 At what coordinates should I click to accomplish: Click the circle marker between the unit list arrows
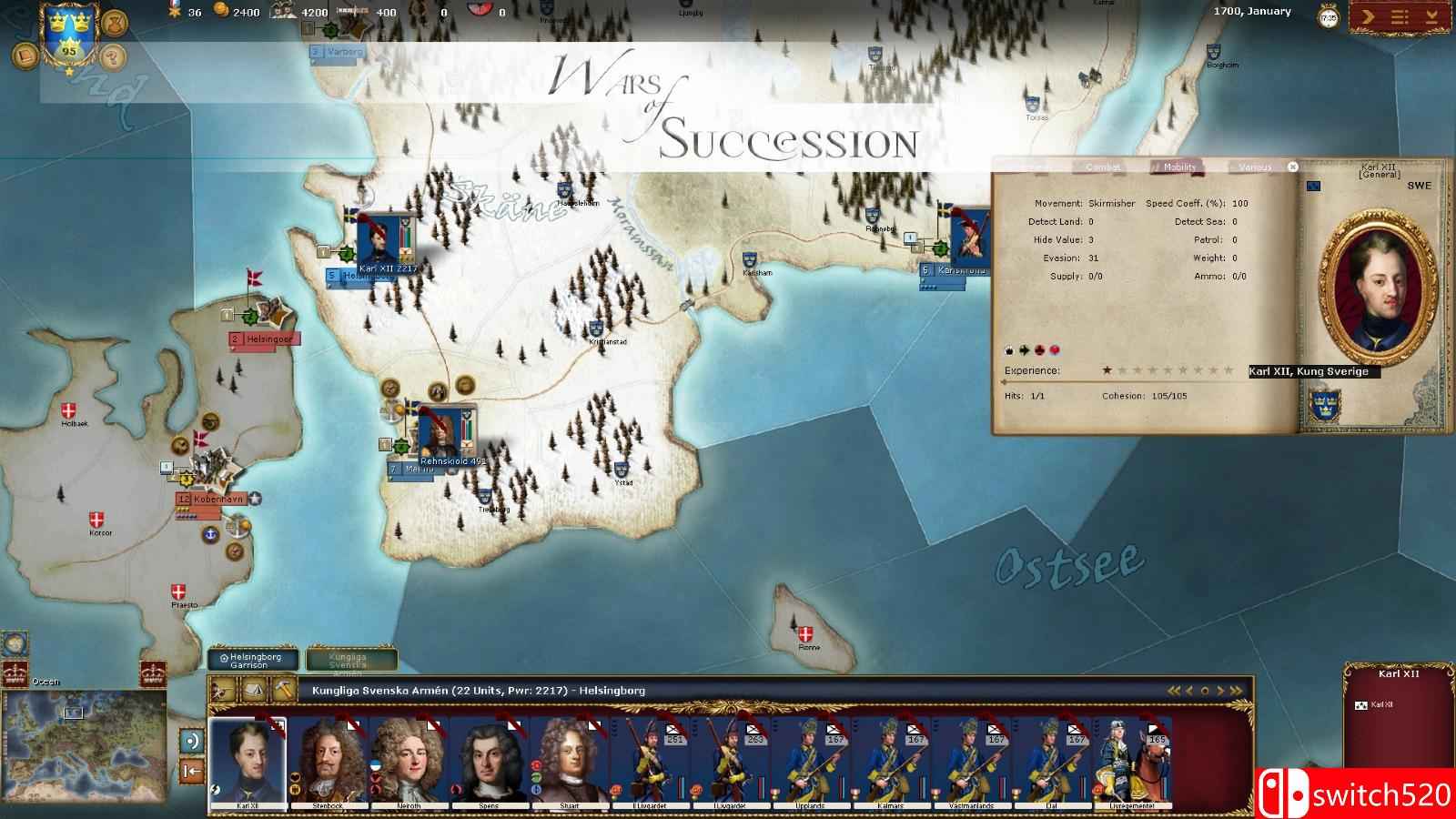(x=1205, y=692)
